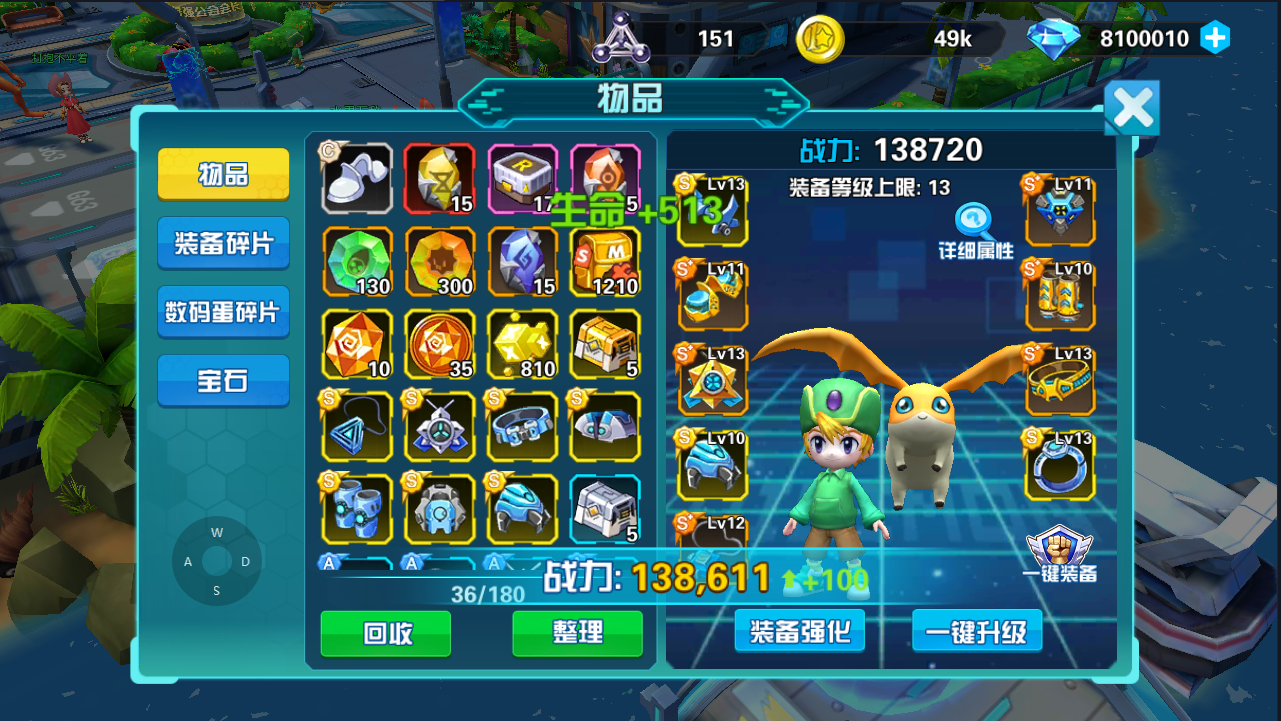
Task: Select the equipped Lv13 weapon slot
Action: tap(712, 210)
